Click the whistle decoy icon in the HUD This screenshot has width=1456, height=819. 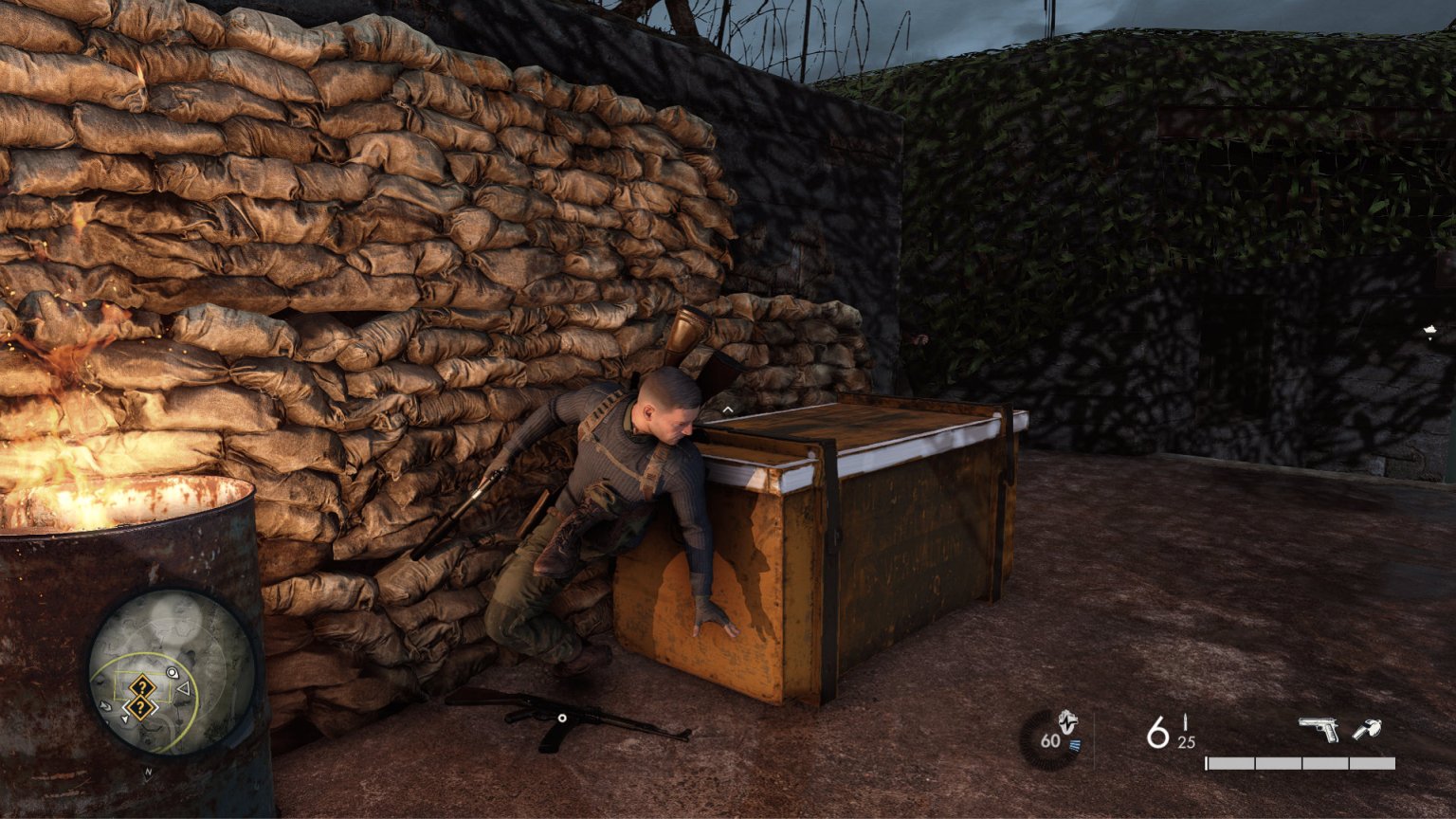(x=1367, y=729)
